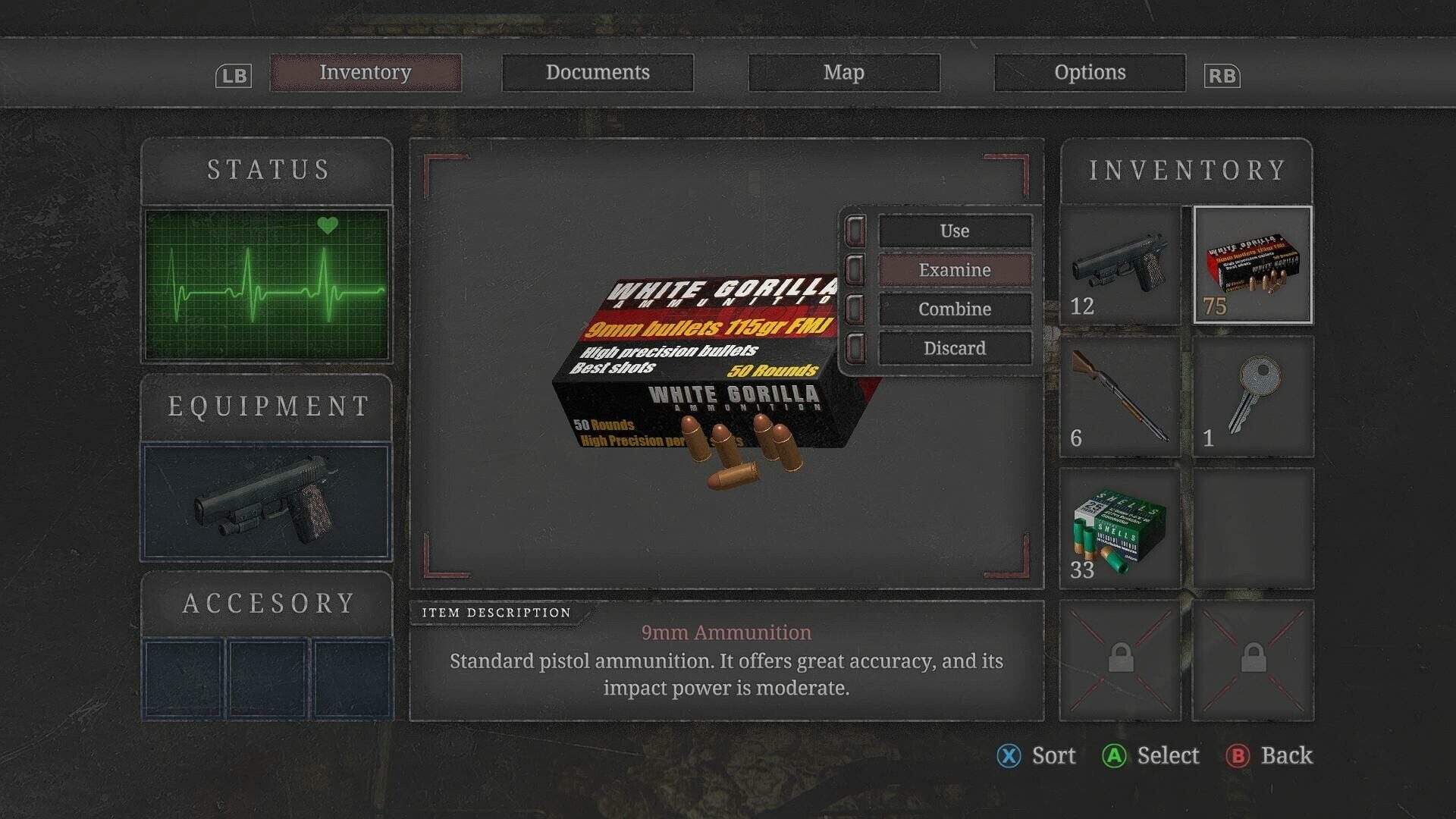The image size is (1456, 819).
Task: Switch to the Documents tab
Action: pos(598,72)
